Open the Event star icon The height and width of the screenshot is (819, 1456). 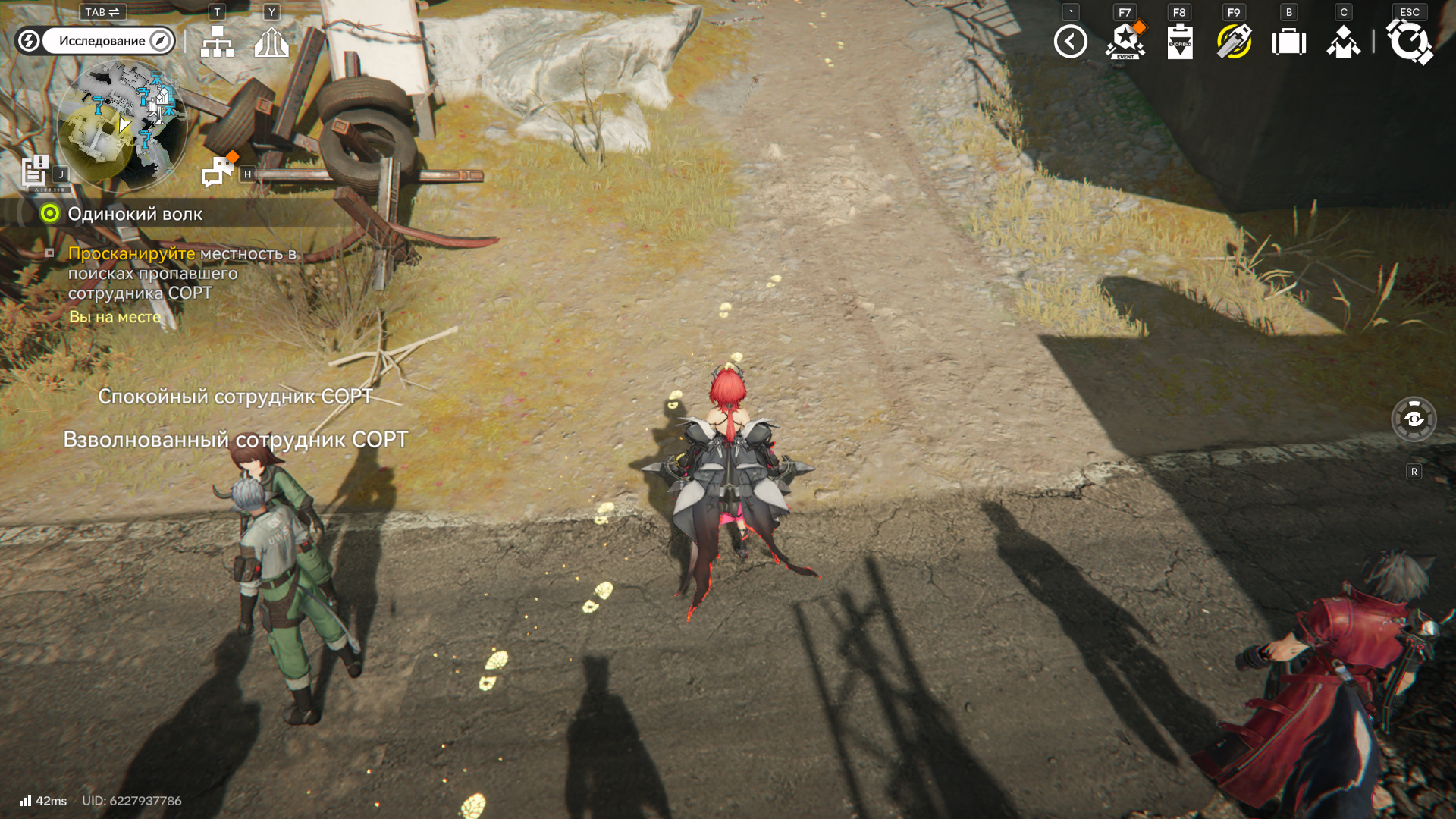(1125, 42)
